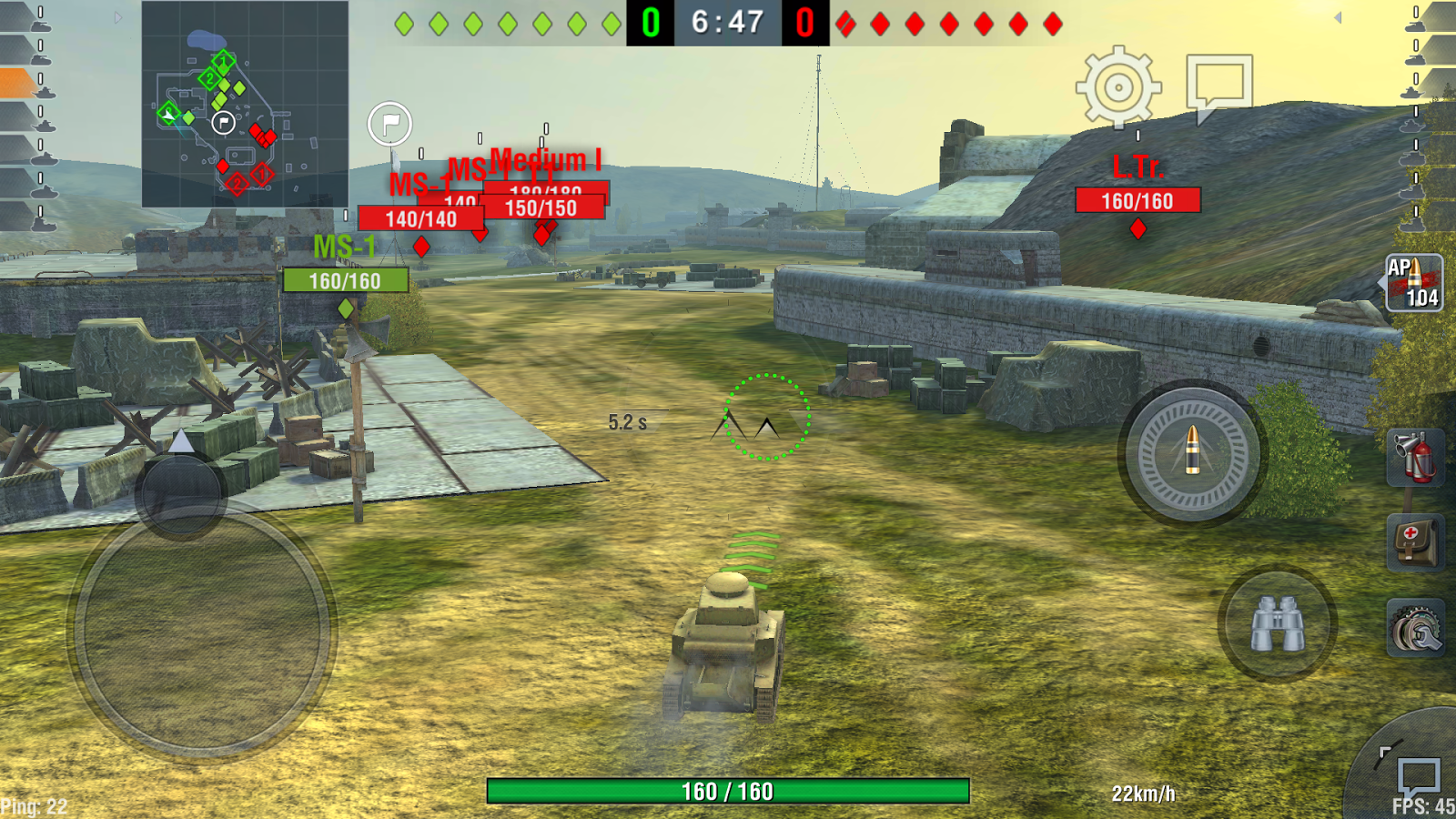Image resolution: width=1456 pixels, height=819 pixels.
Task: Use the fire extinguisher consumable
Action: 1415,457
